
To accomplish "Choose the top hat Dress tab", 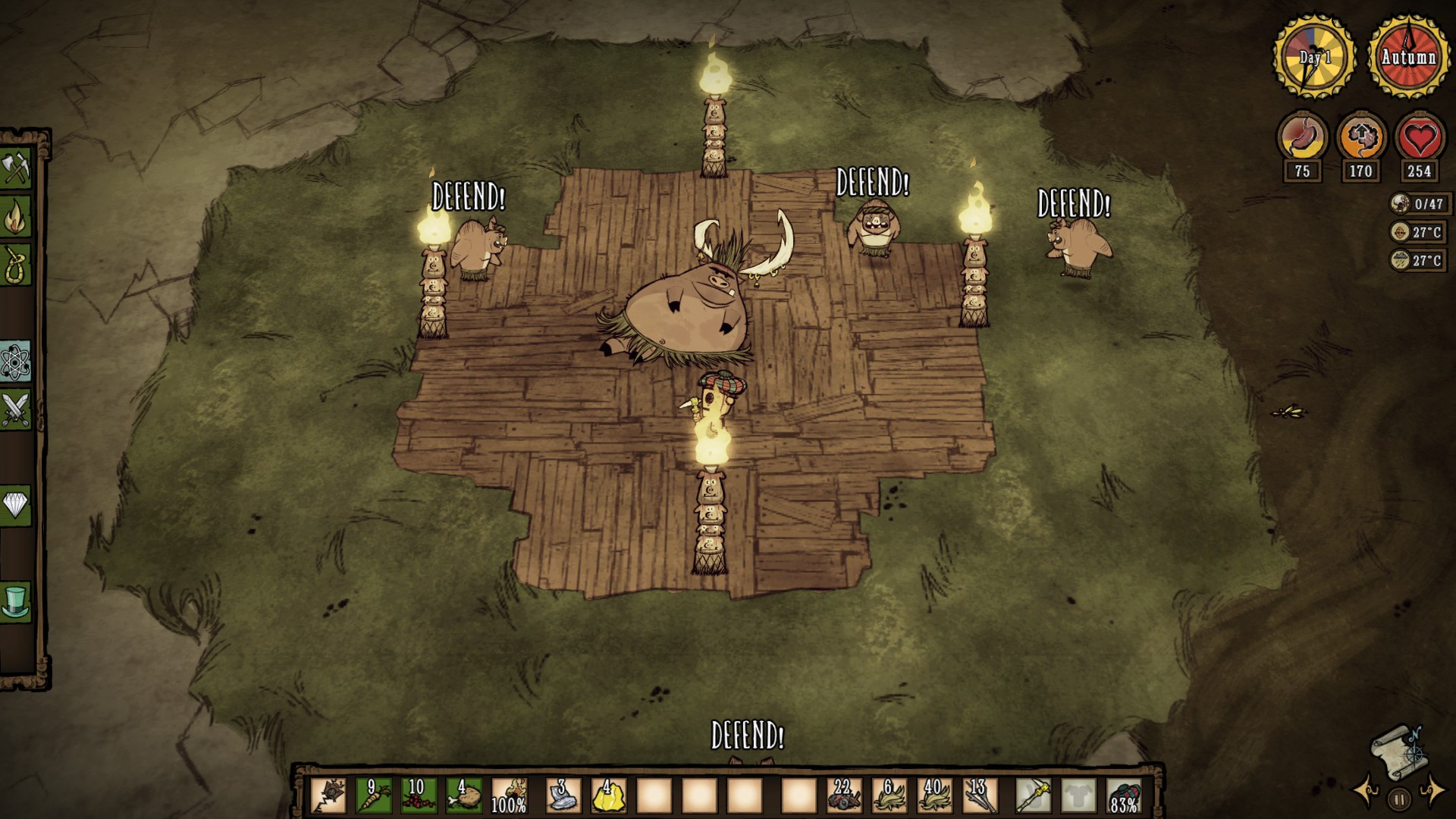I will pyautogui.click(x=15, y=603).
